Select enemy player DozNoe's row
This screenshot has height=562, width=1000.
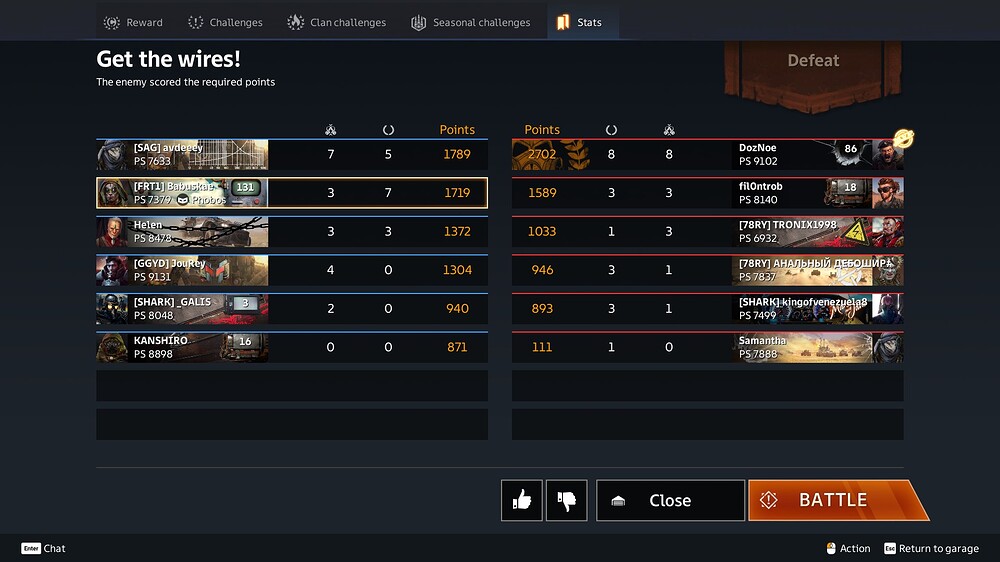coord(707,155)
